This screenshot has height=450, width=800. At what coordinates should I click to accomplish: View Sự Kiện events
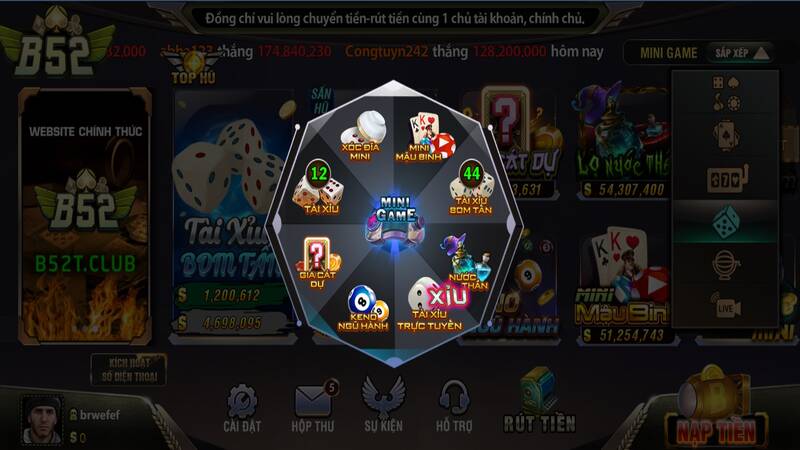pos(383,409)
